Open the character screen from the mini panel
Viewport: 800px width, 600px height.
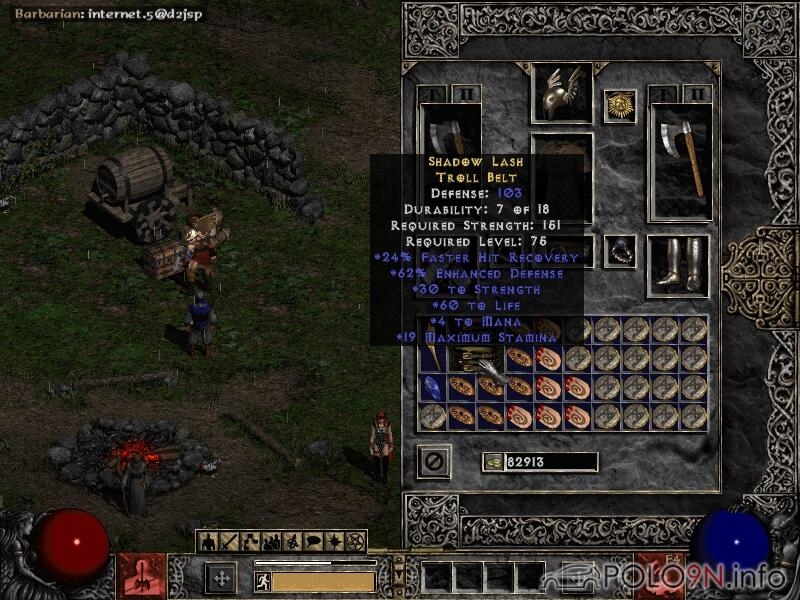click(x=208, y=542)
